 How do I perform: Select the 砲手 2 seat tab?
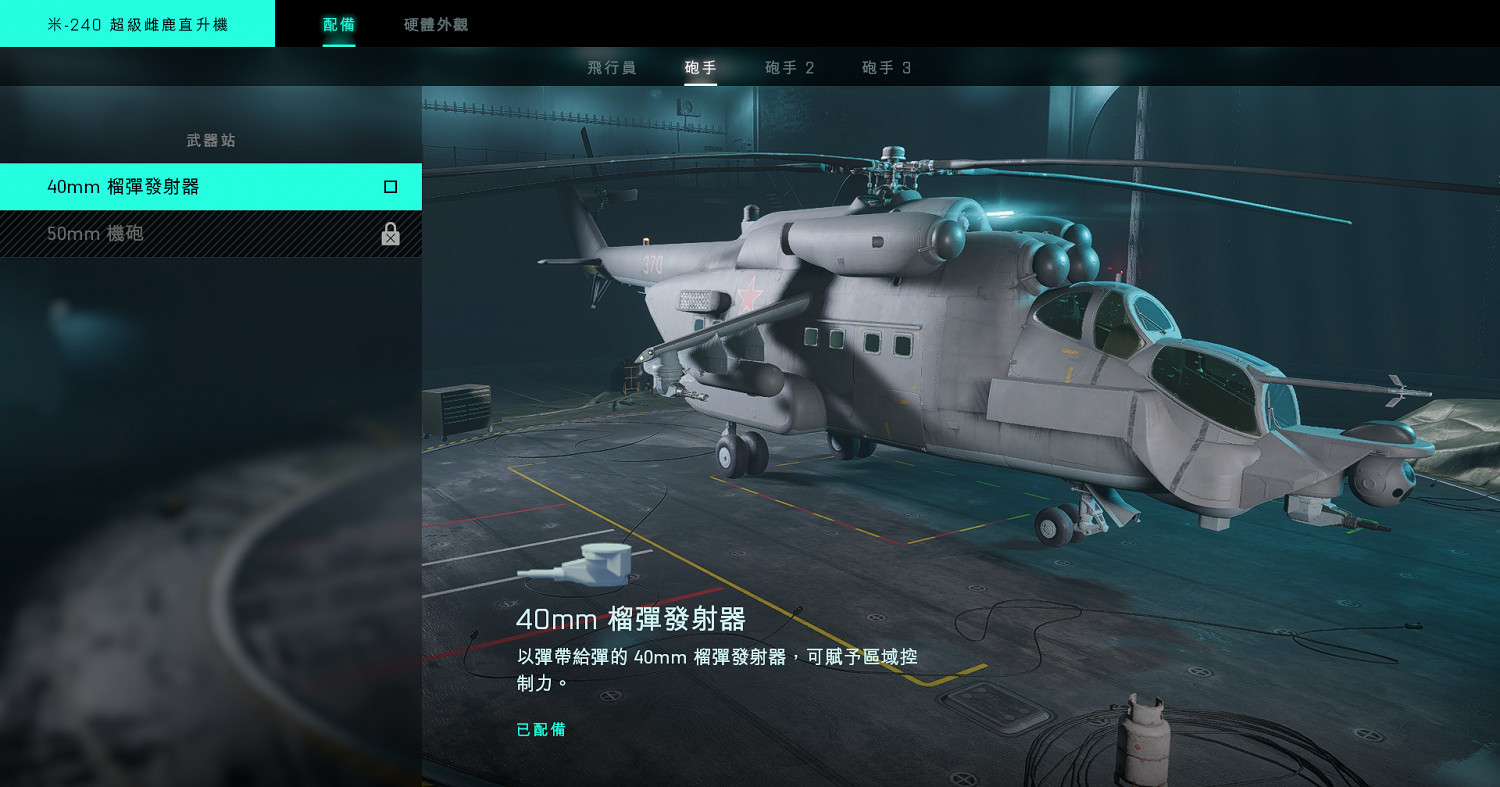click(x=789, y=67)
